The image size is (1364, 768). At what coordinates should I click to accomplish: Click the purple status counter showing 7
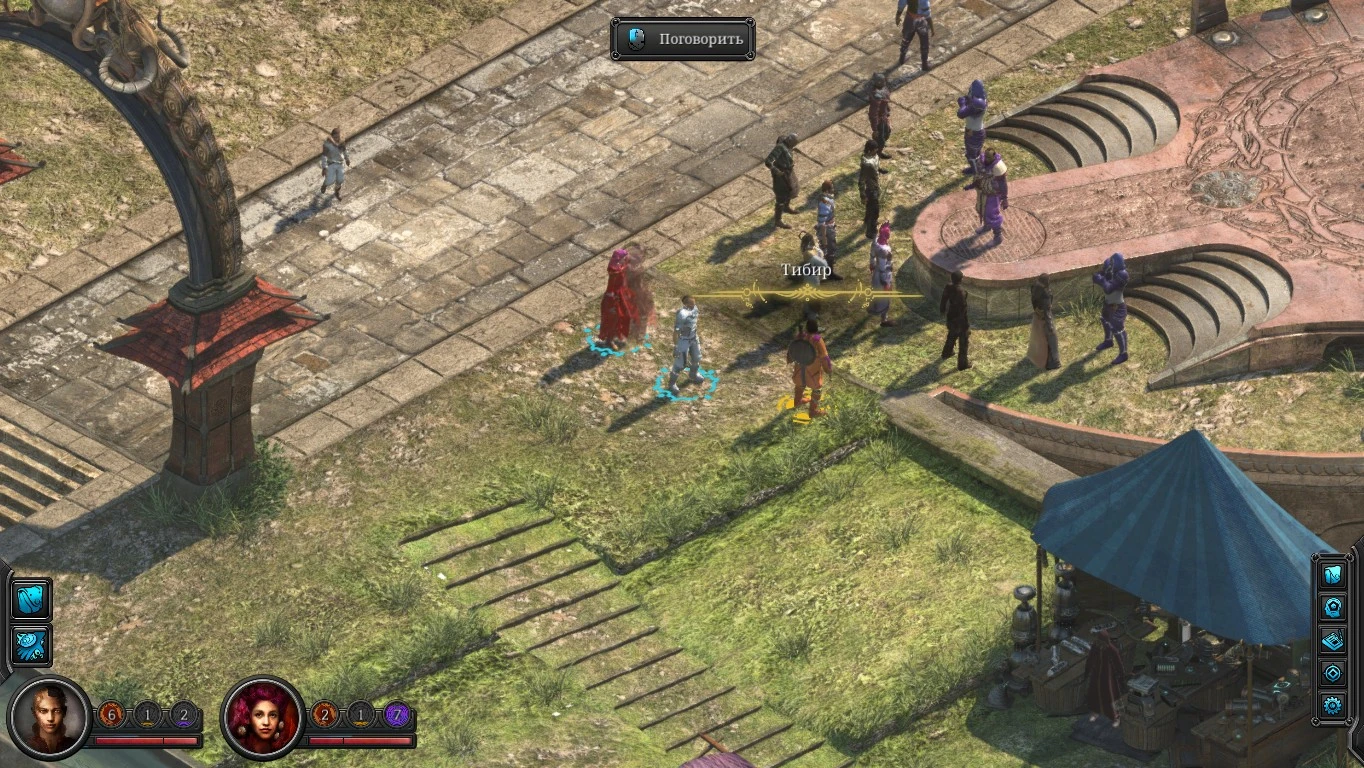[398, 714]
